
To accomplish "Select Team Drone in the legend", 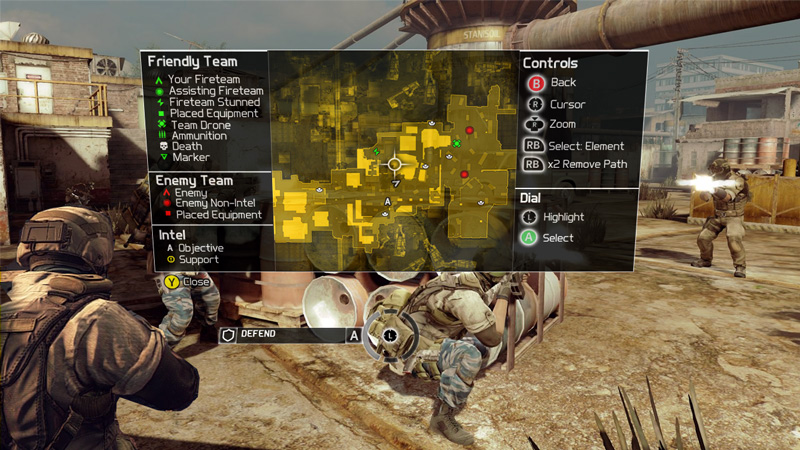I will pyautogui.click(x=200, y=124).
